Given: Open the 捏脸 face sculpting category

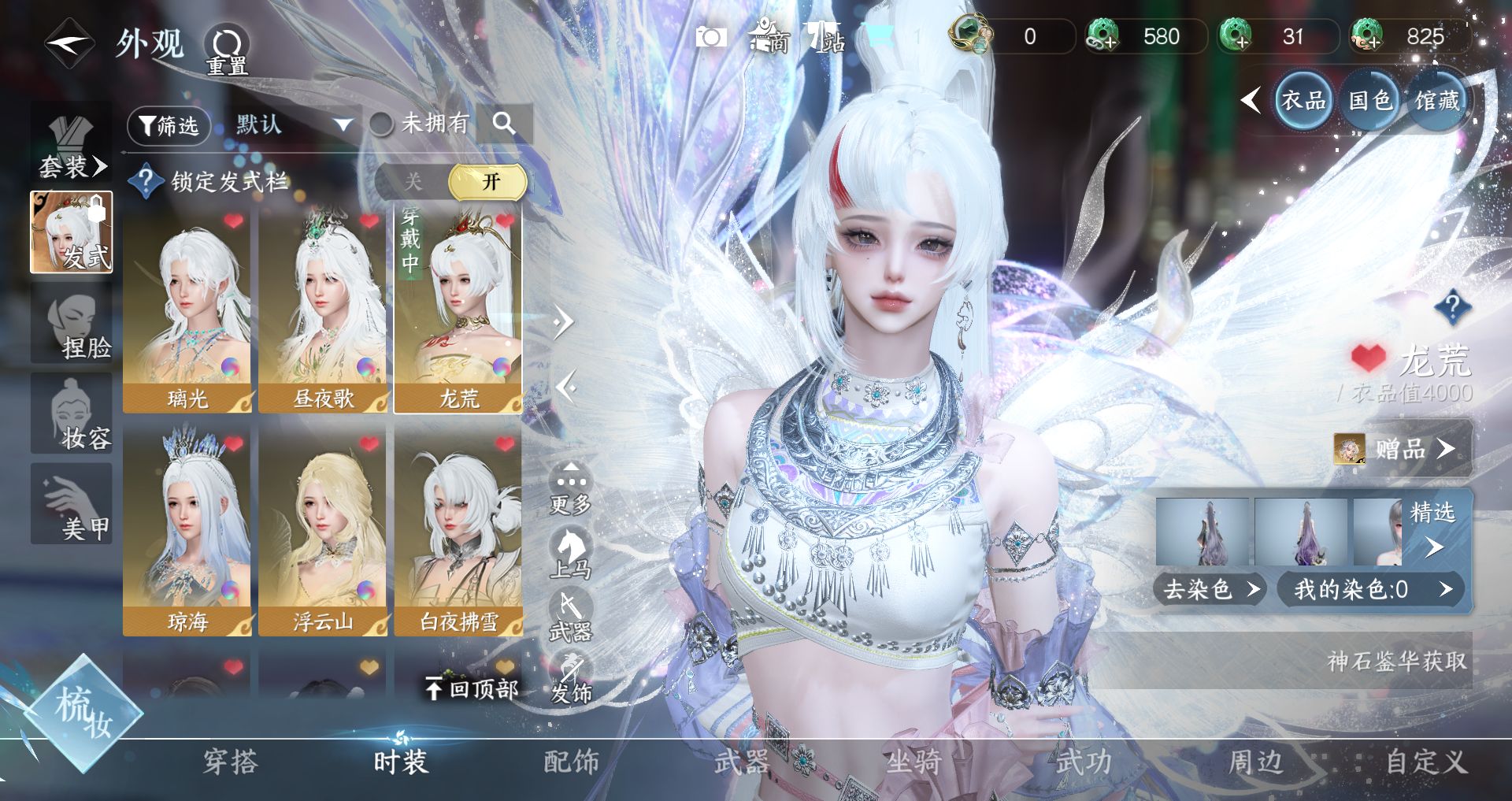Looking at the screenshot, I should [x=72, y=324].
